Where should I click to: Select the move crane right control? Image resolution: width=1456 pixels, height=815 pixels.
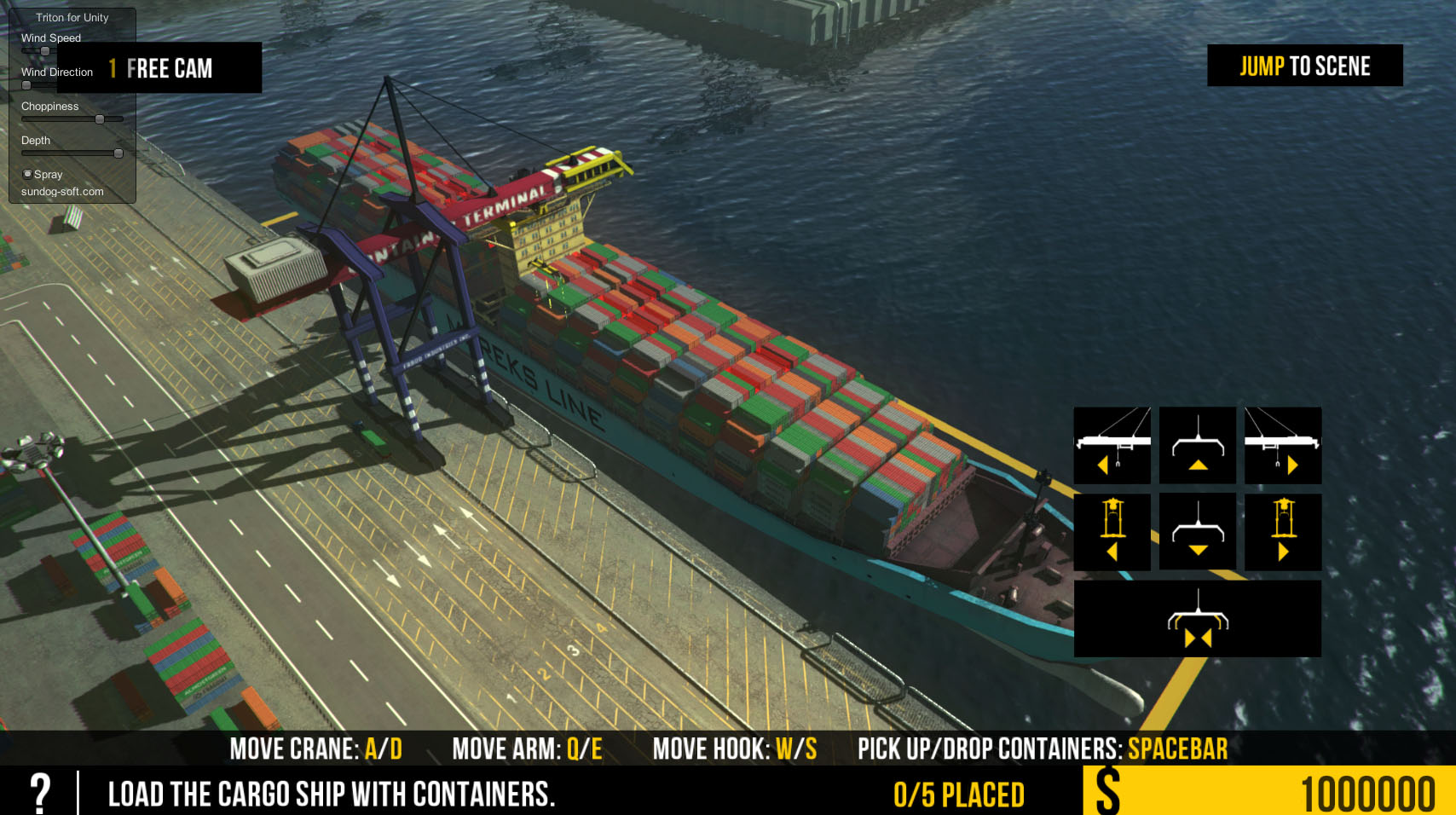[1282, 532]
